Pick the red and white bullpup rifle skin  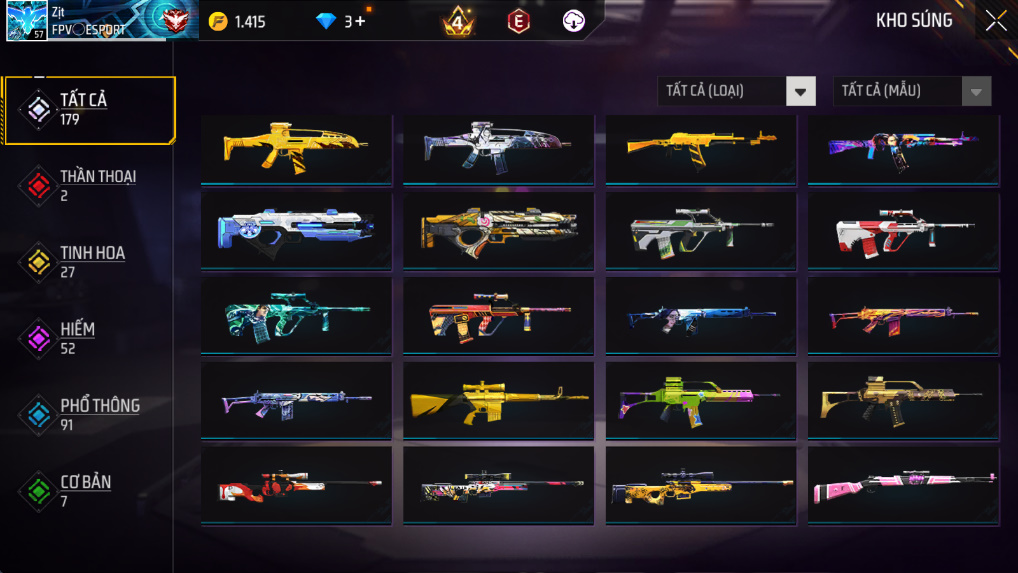[x=903, y=230]
